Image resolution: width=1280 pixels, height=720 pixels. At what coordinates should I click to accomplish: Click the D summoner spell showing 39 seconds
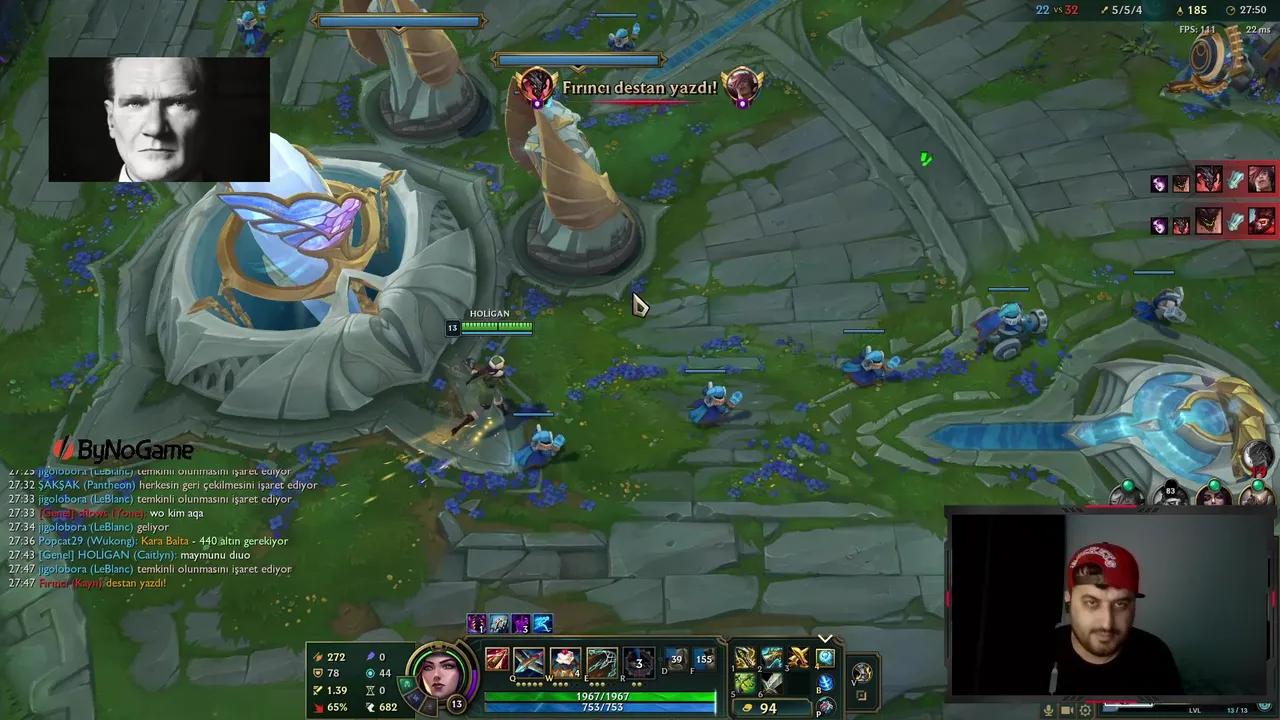(676, 658)
